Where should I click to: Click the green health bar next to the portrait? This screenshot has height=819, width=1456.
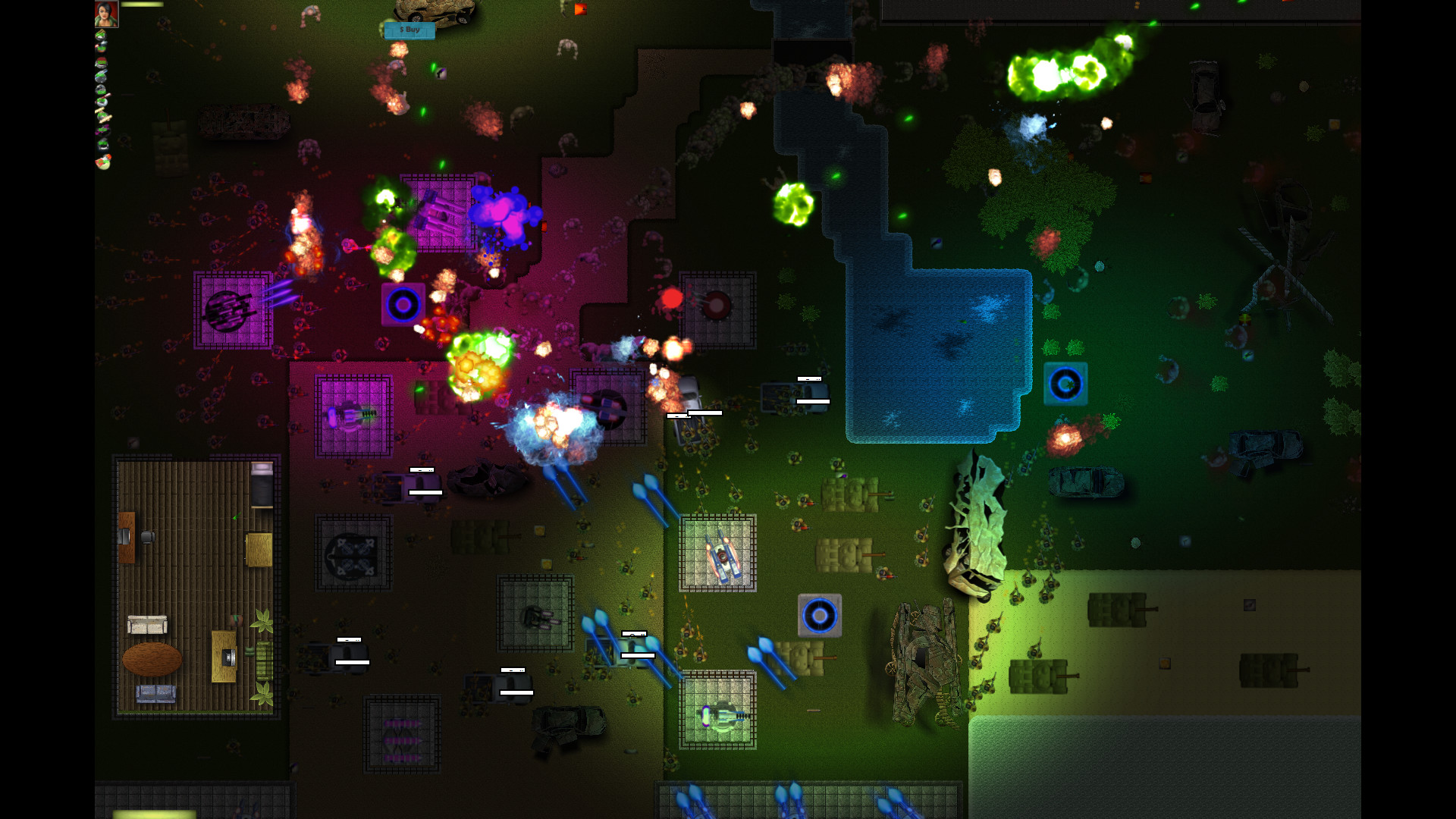coord(144,6)
